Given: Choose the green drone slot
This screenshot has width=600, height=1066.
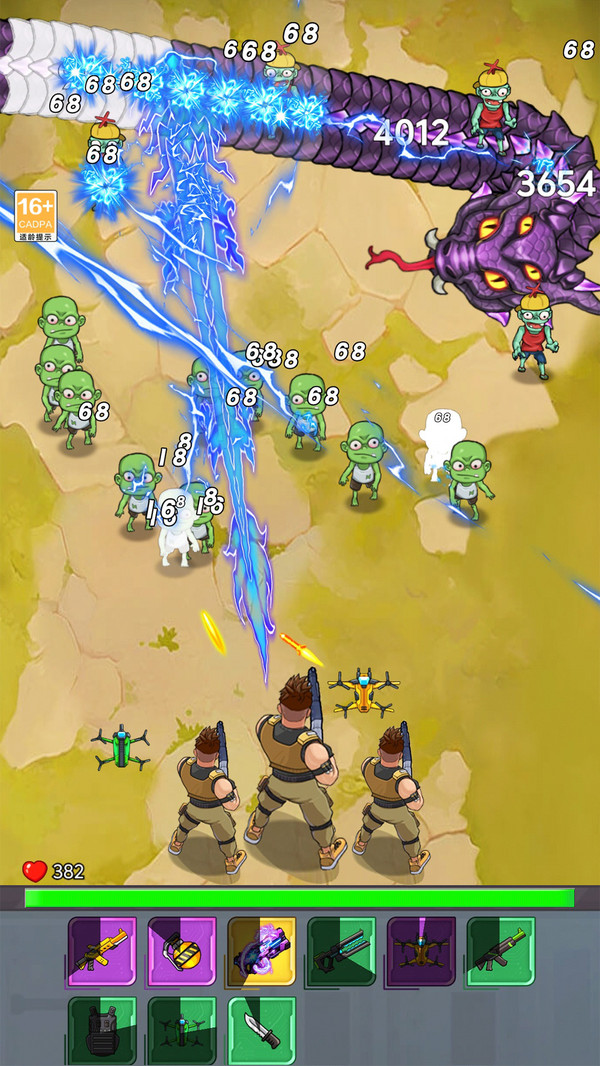Looking at the screenshot, I should [x=182, y=1030].
